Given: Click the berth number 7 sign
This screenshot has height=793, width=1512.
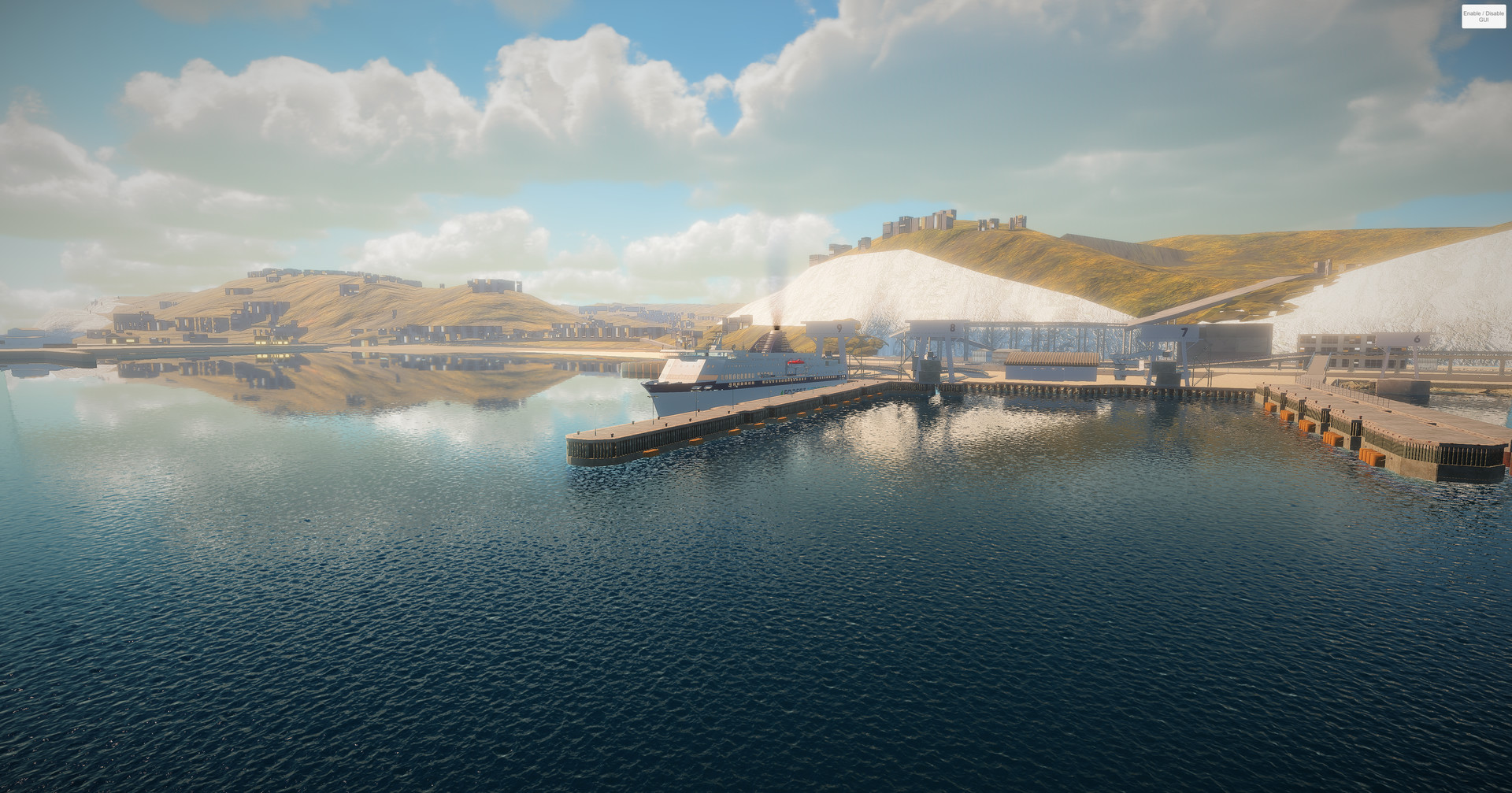Looking at the screenshot, I should tap(1184, 332).
